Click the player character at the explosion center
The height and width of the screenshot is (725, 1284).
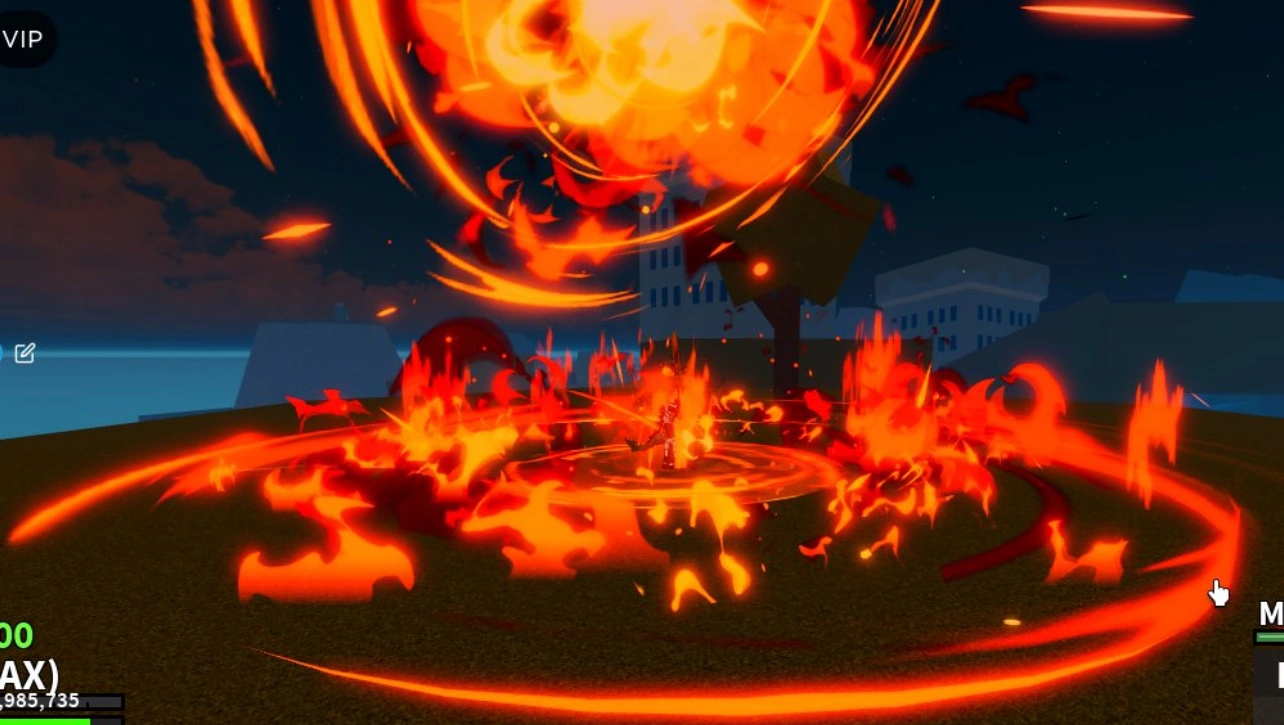668,430
